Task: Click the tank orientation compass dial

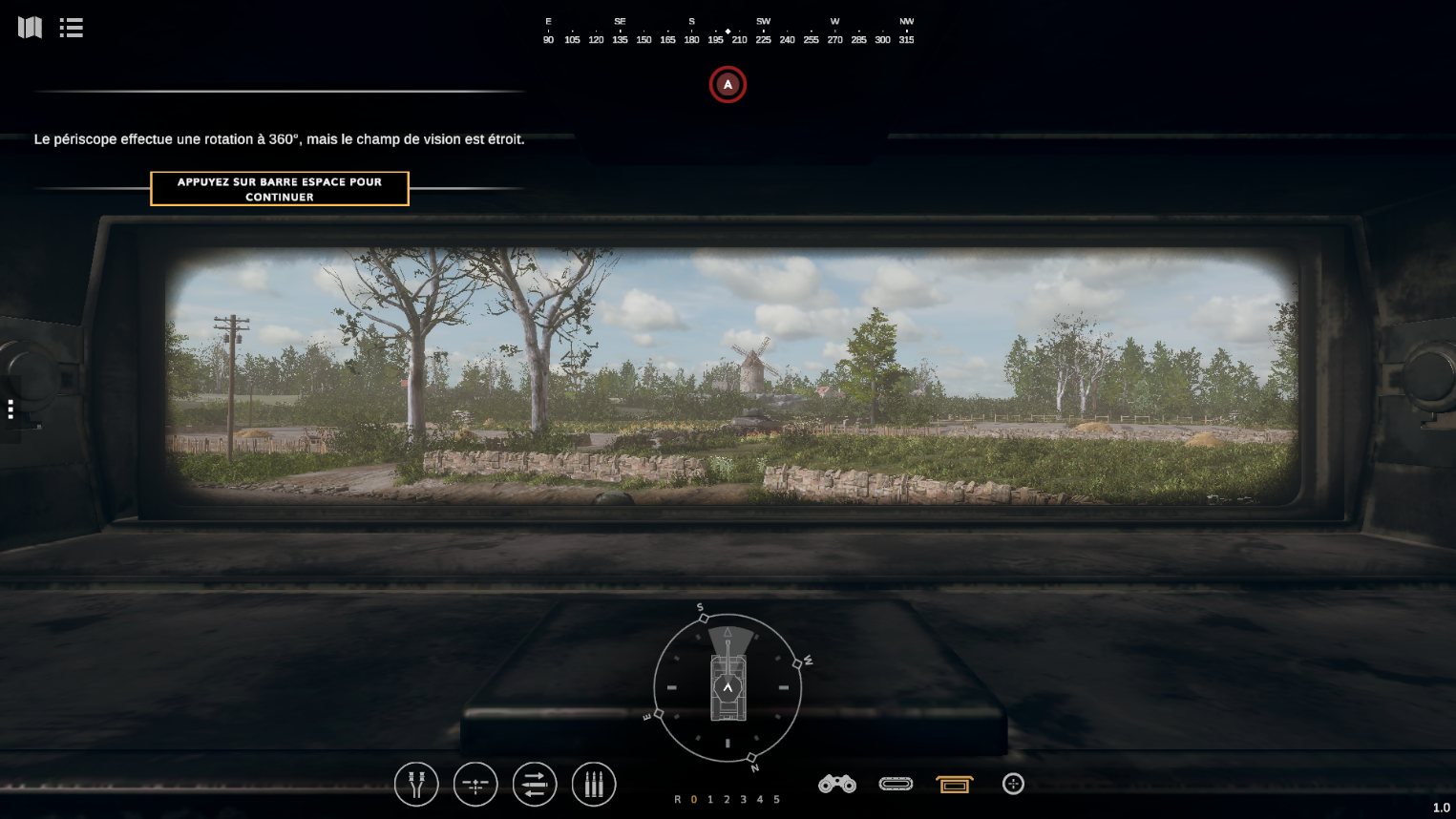Action: tap(728, 687)
